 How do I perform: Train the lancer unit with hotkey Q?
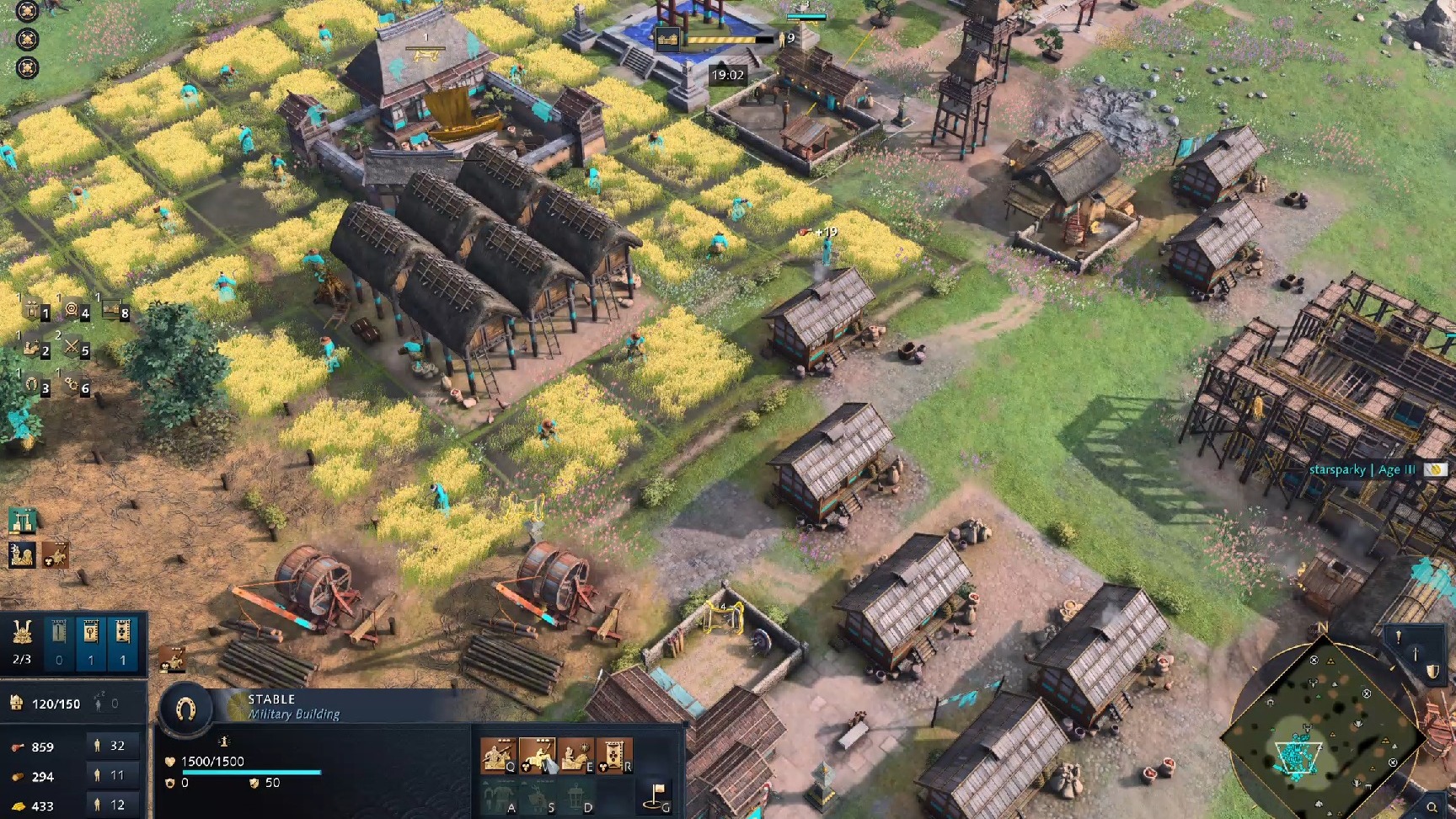point(498,755)
